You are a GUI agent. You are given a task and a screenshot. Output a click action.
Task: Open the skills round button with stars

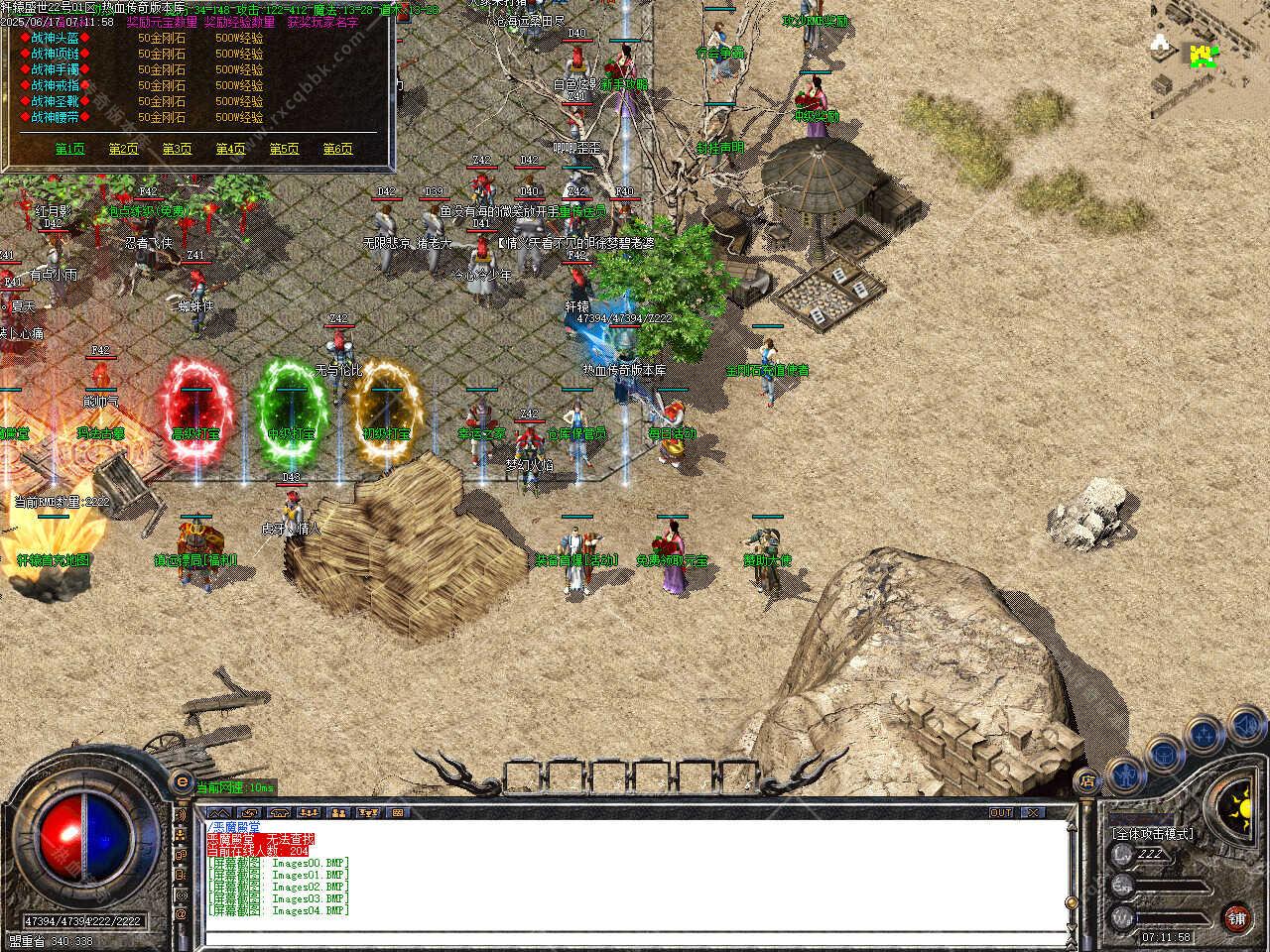(x=1205, y=735)
